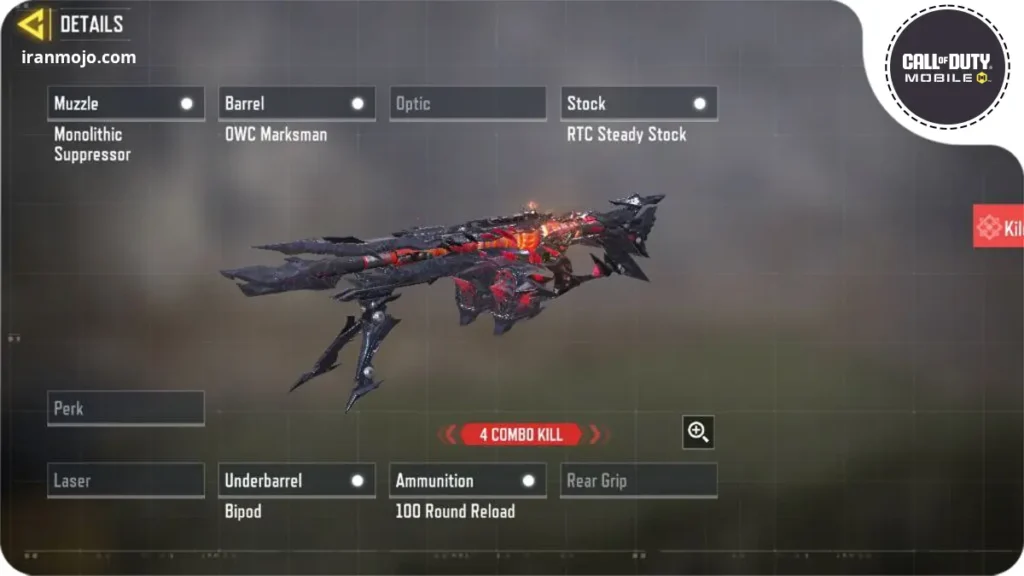Select the empty Rear Grip slot
1024x576 pixels.
(638, 481)
